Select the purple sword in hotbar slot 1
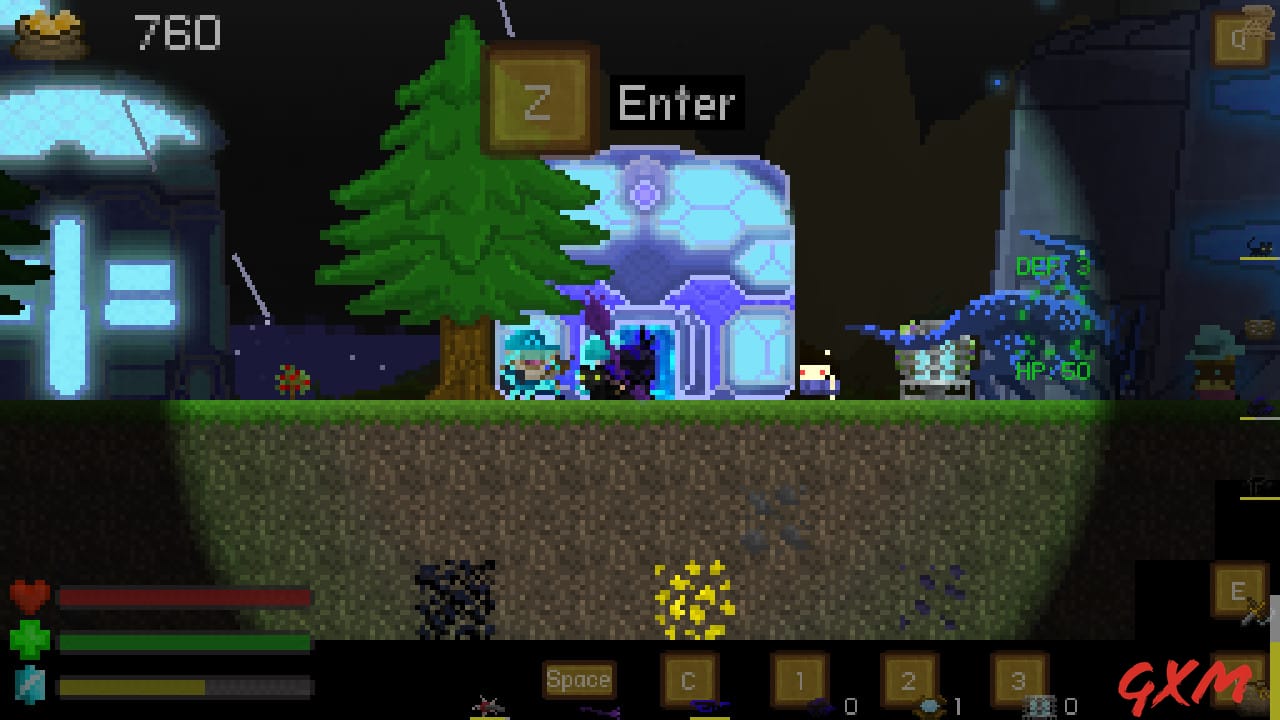Viewport: 1280px width, 720px height. [x=820, y=704]
